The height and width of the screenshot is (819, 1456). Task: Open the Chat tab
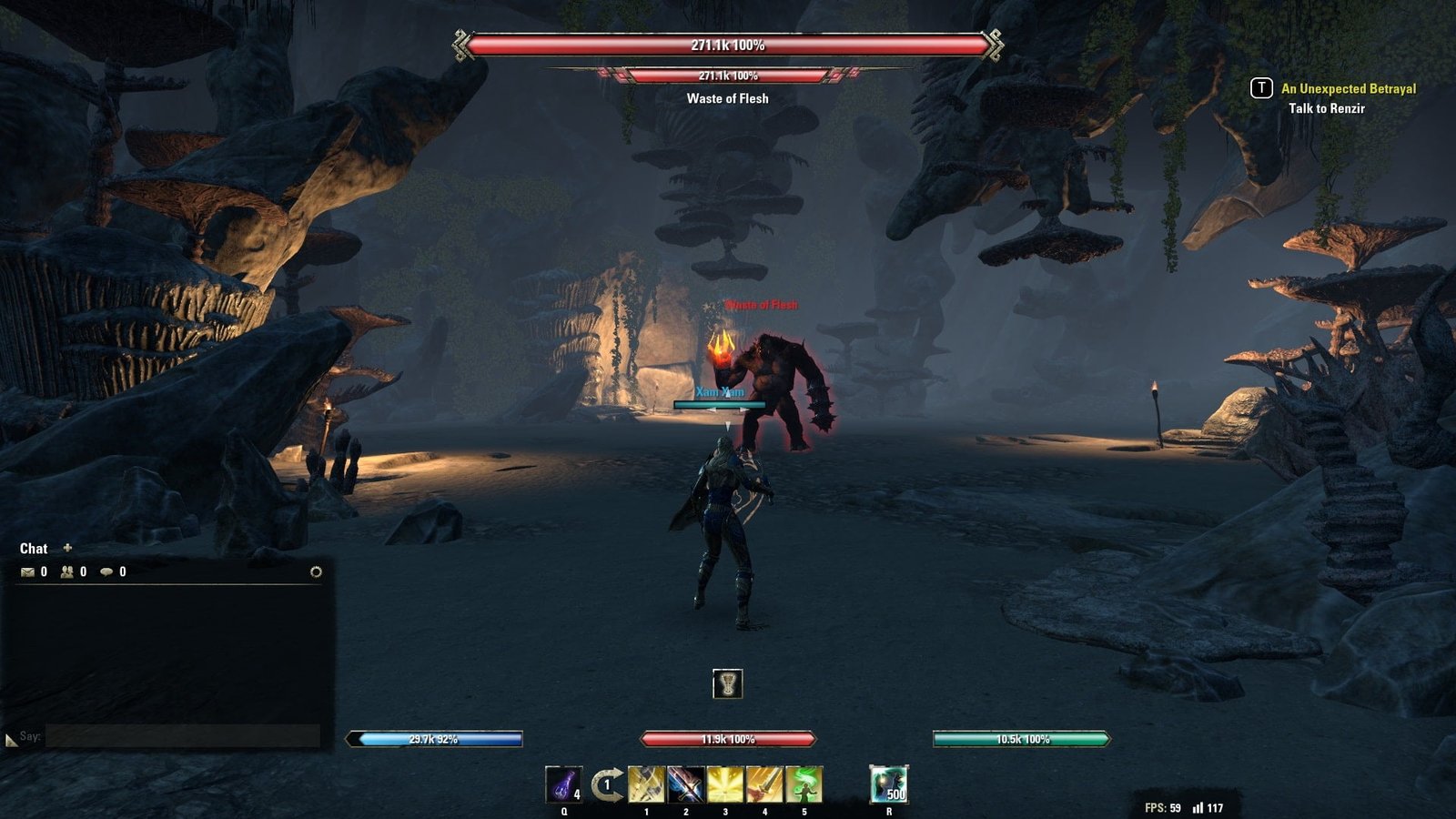pyautogui.click(x=34, y=549)
